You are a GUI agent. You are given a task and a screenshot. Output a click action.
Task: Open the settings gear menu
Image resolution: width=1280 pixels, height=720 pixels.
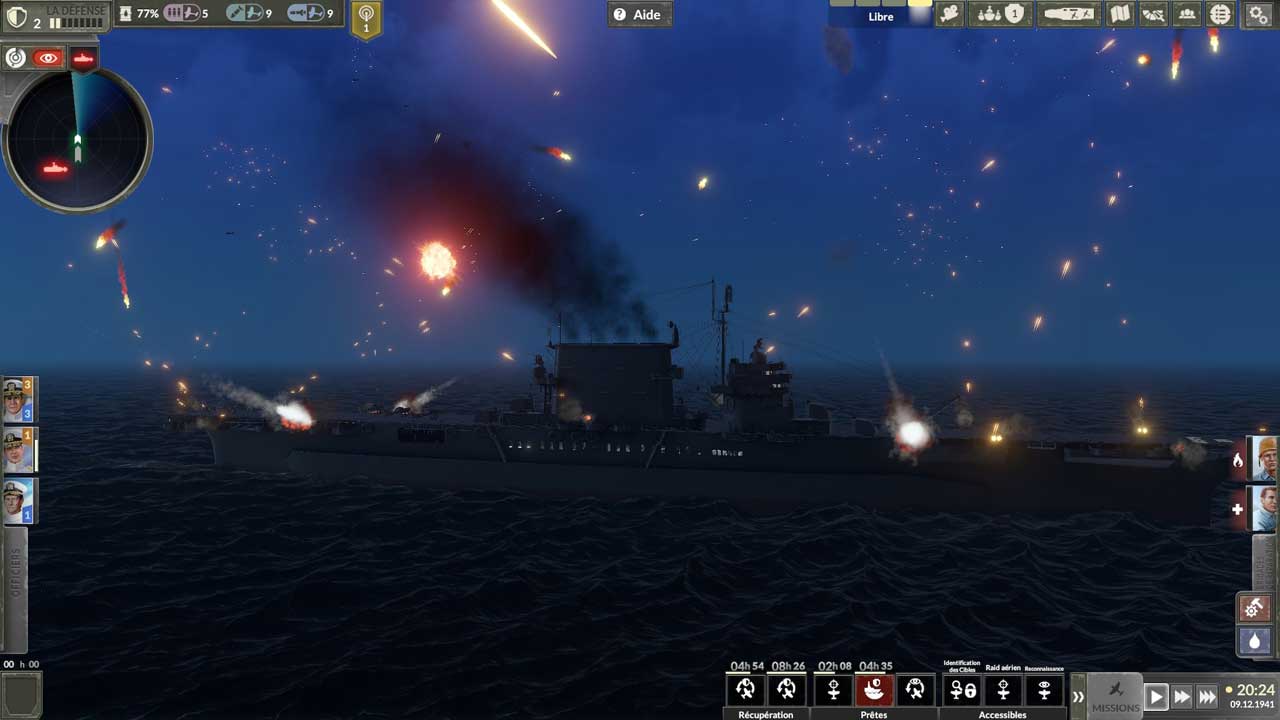tap(1258, 14)
